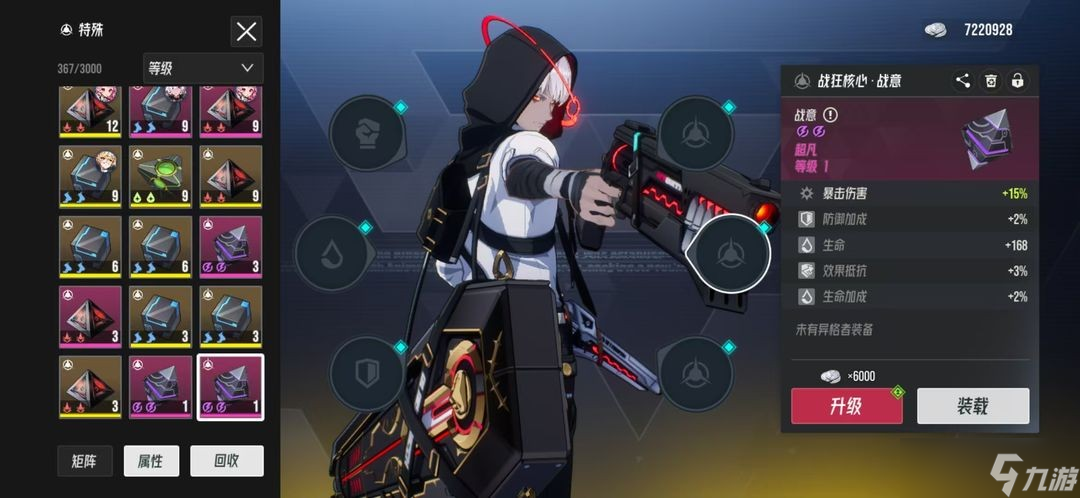
Task: Pick the purple core with level 3
Action: click(x=230, y=246)
